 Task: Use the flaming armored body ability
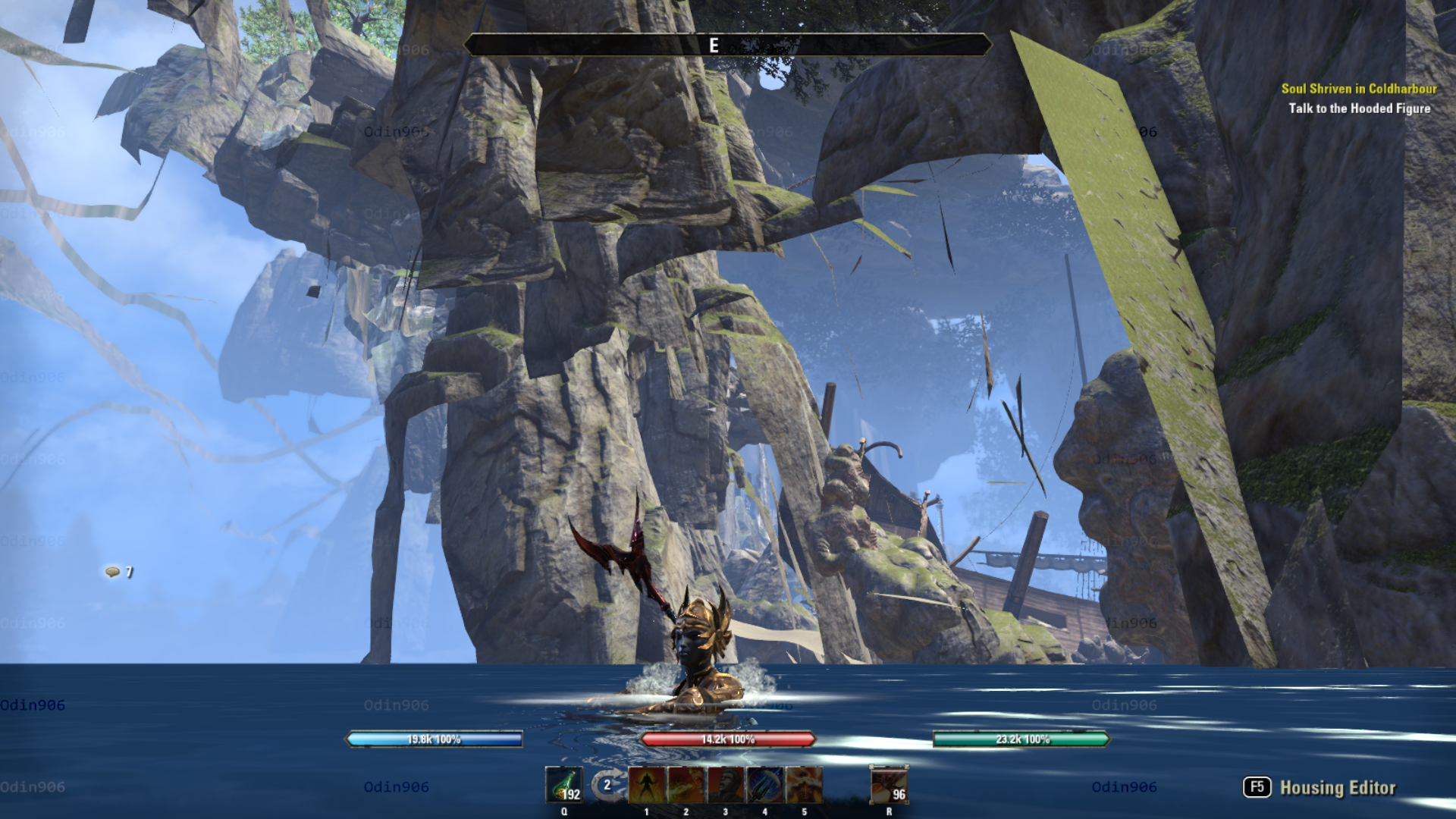(x=805, y=785)
